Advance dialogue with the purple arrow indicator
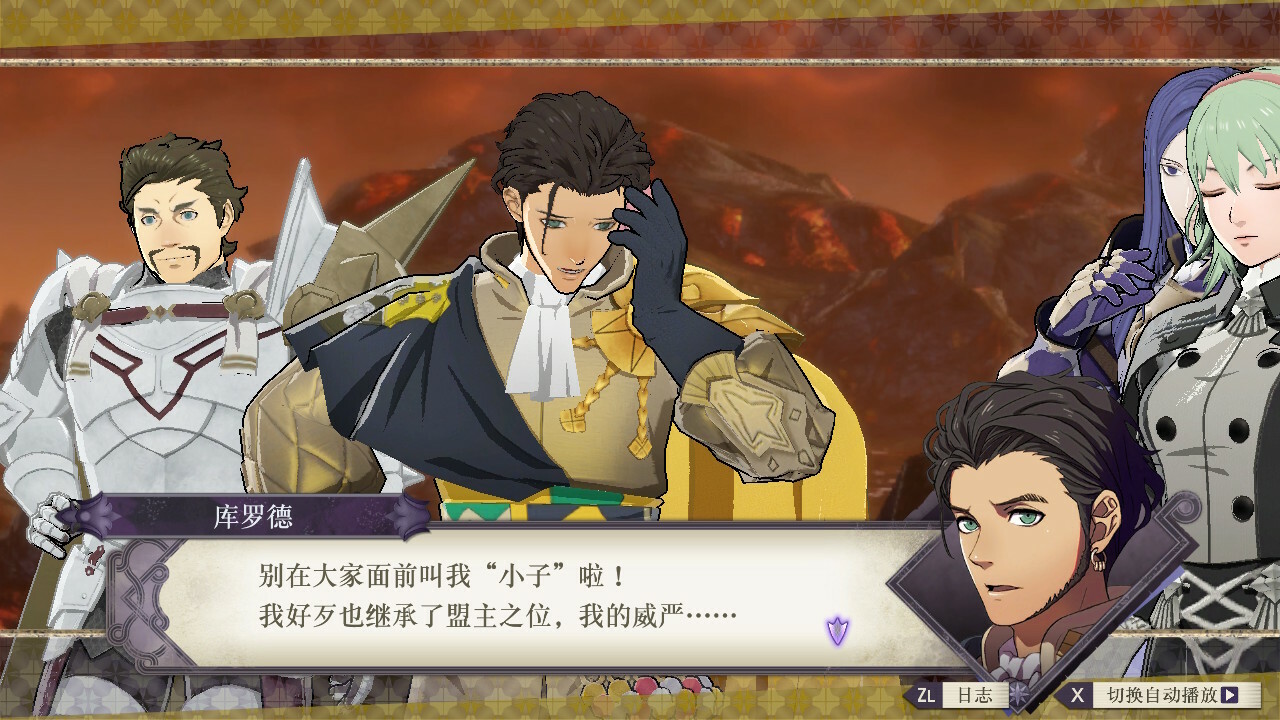Viewport: 1280px width, 720px height. tap(837, 631)
